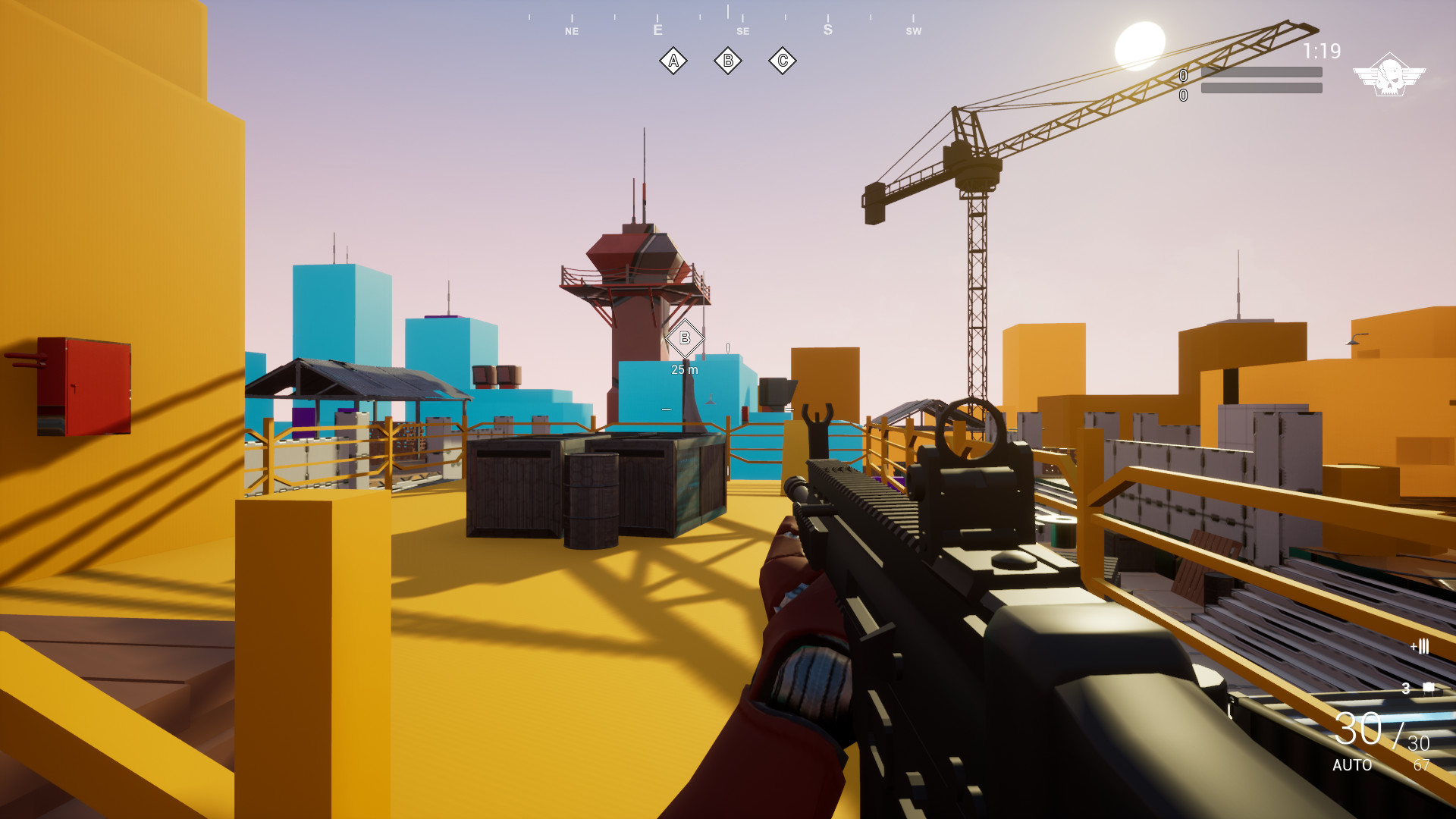Click the ammo pickup +||| icon

point(1421,647)
